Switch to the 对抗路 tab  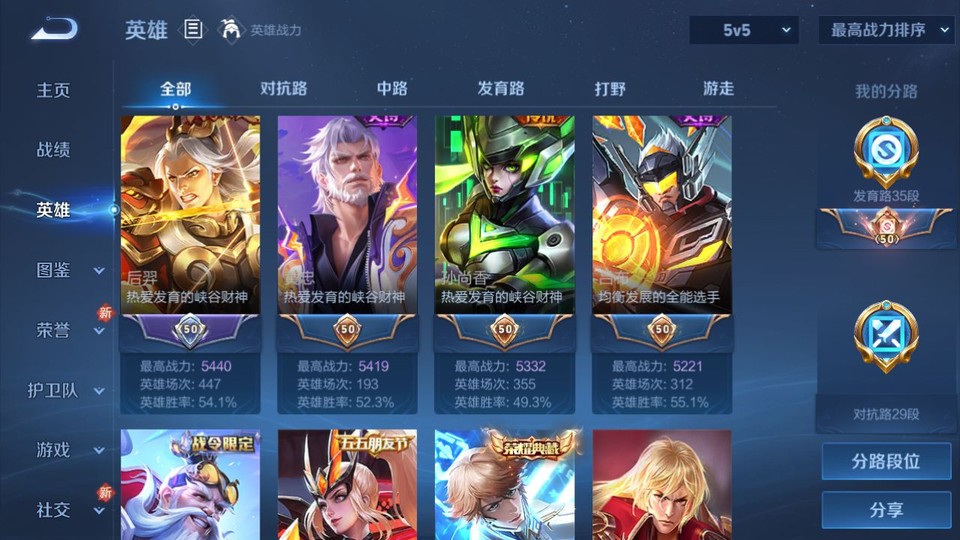pos(283,88)
